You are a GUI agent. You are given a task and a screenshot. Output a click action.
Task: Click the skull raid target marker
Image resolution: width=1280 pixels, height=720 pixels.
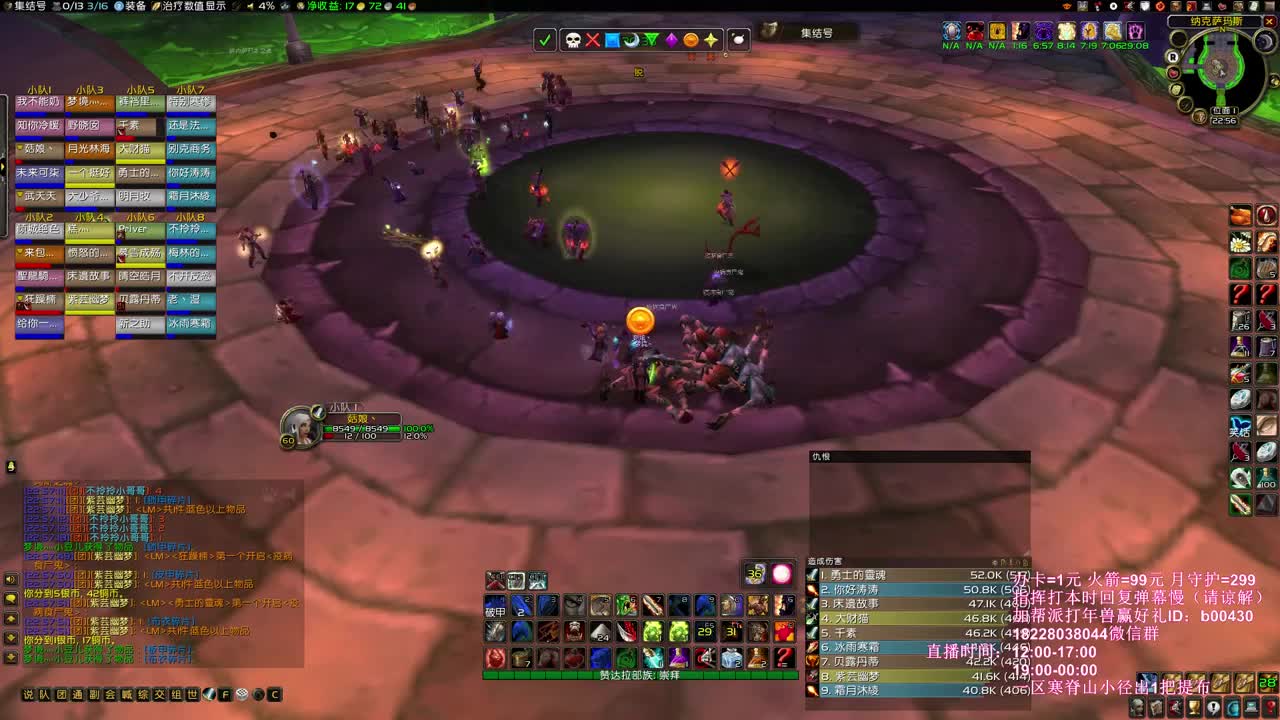coord(573,41)
